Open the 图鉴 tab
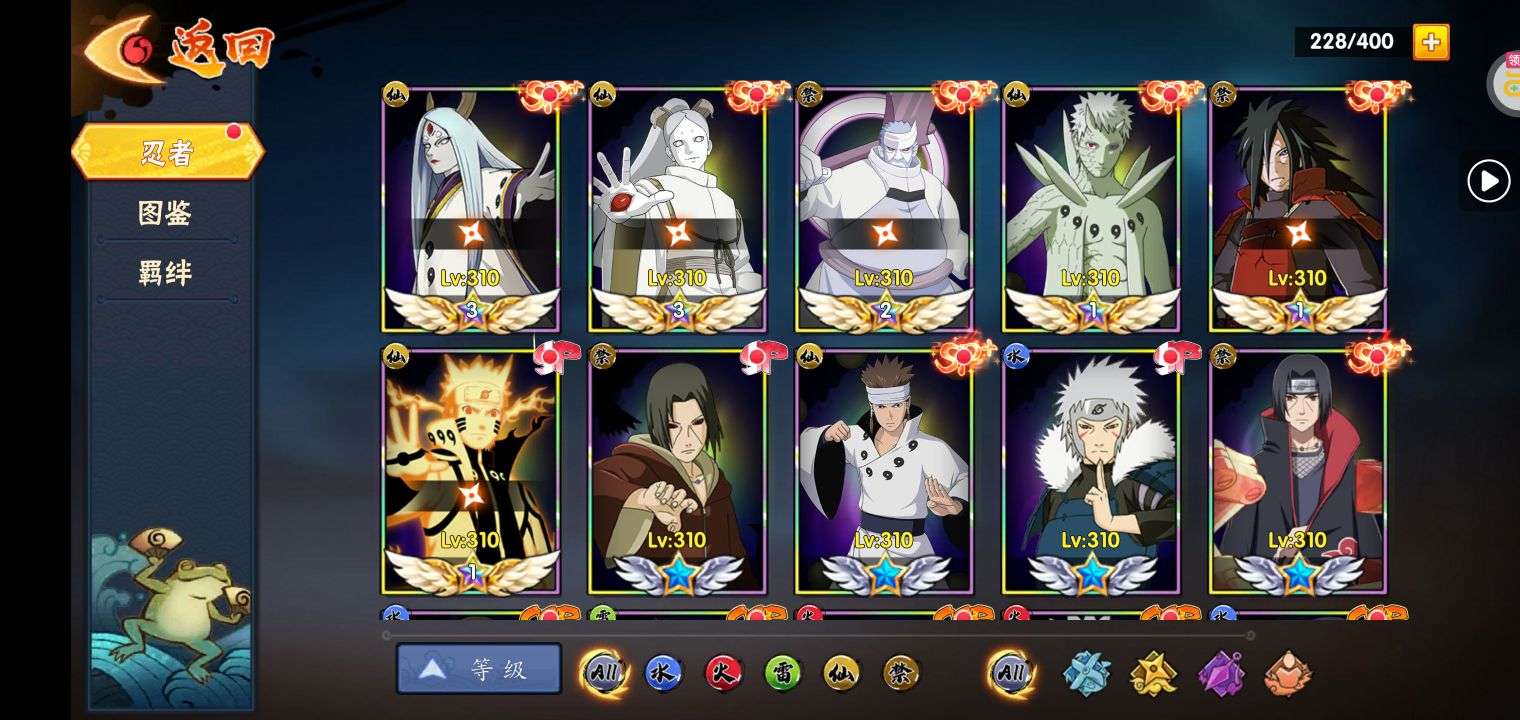Viewport: 1520px width, 720px height. coord(165,213)
